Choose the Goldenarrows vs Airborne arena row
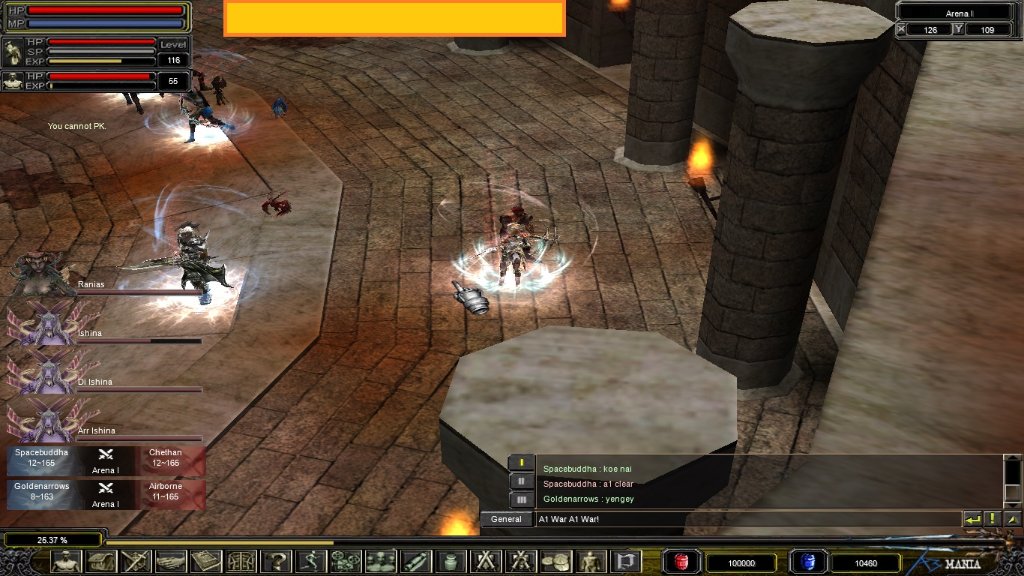 [105, 491]
